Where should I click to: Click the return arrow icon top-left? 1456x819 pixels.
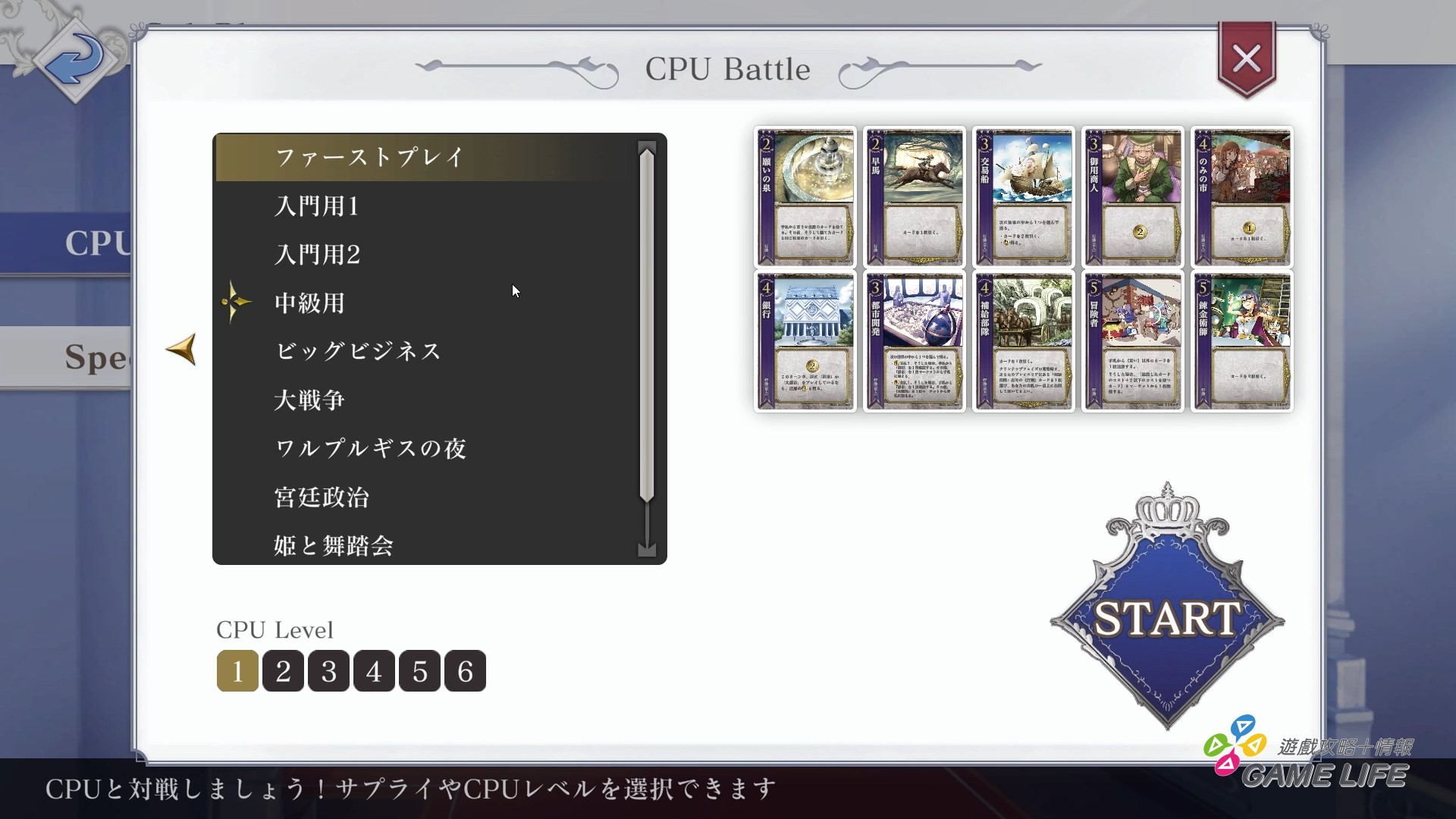click(x=74, y=62)
